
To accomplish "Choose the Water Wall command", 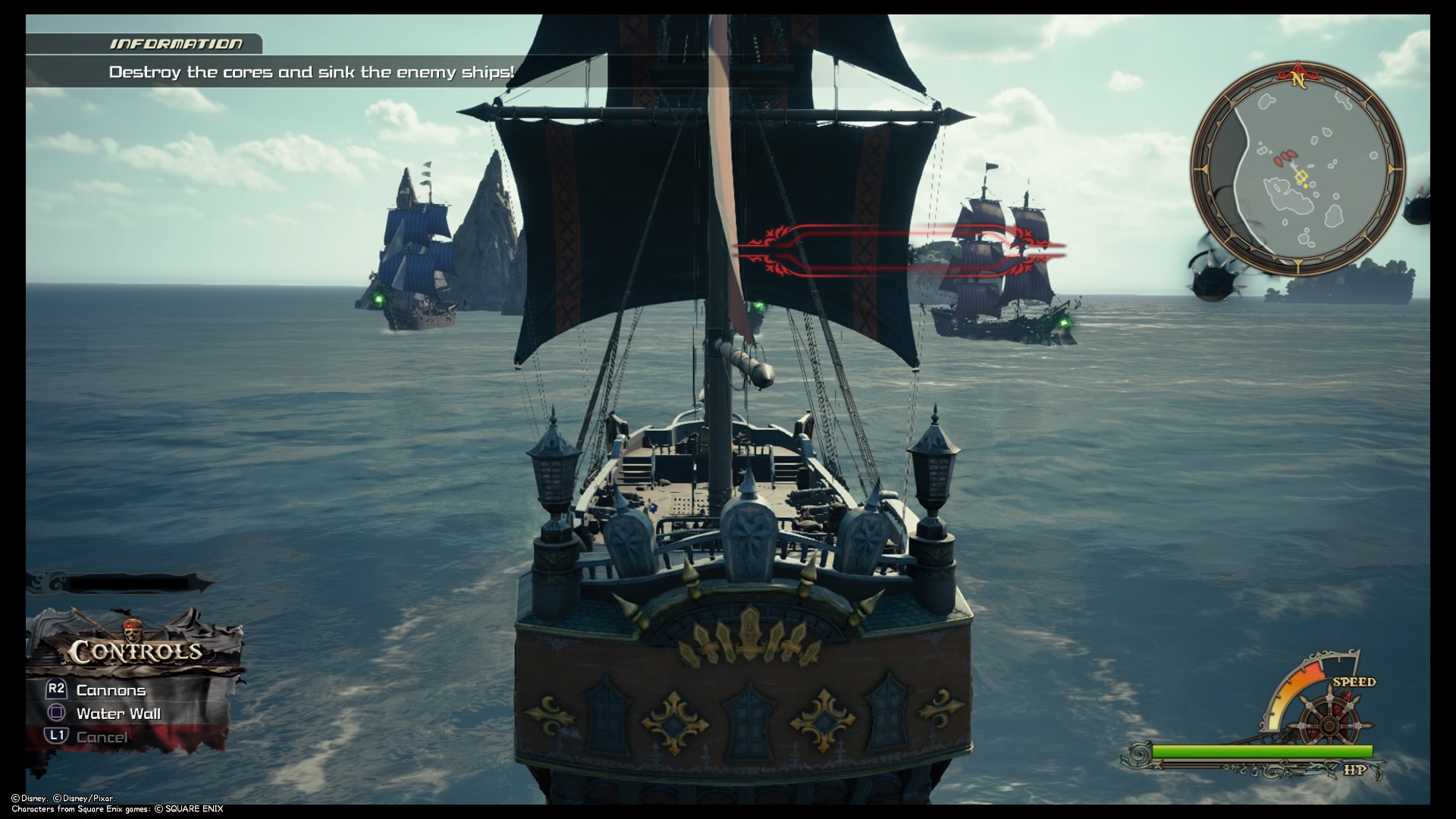I will click(118, 714).
